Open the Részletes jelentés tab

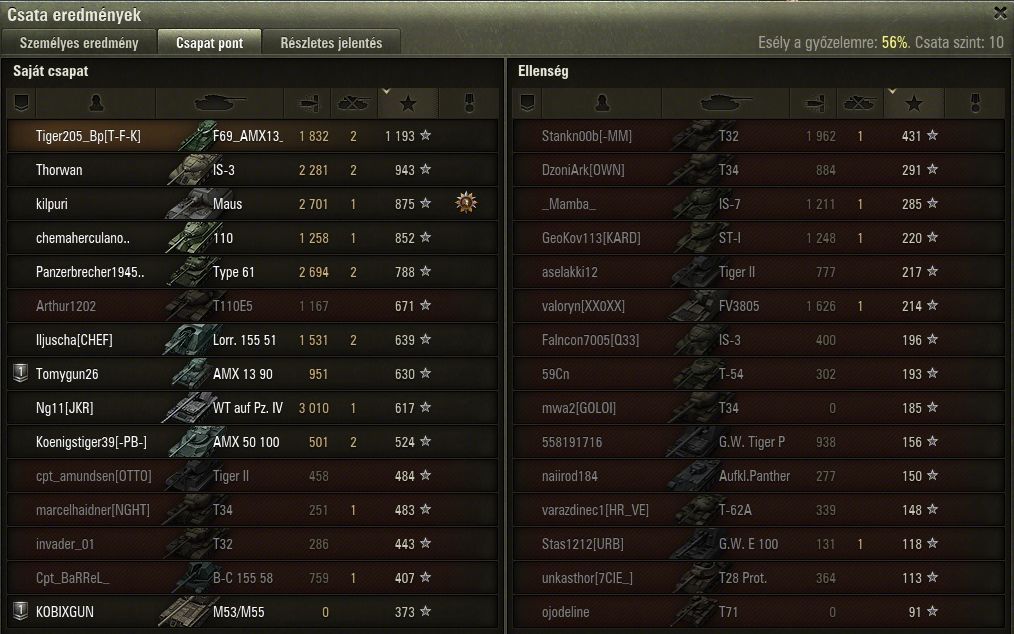pos(330,43)
